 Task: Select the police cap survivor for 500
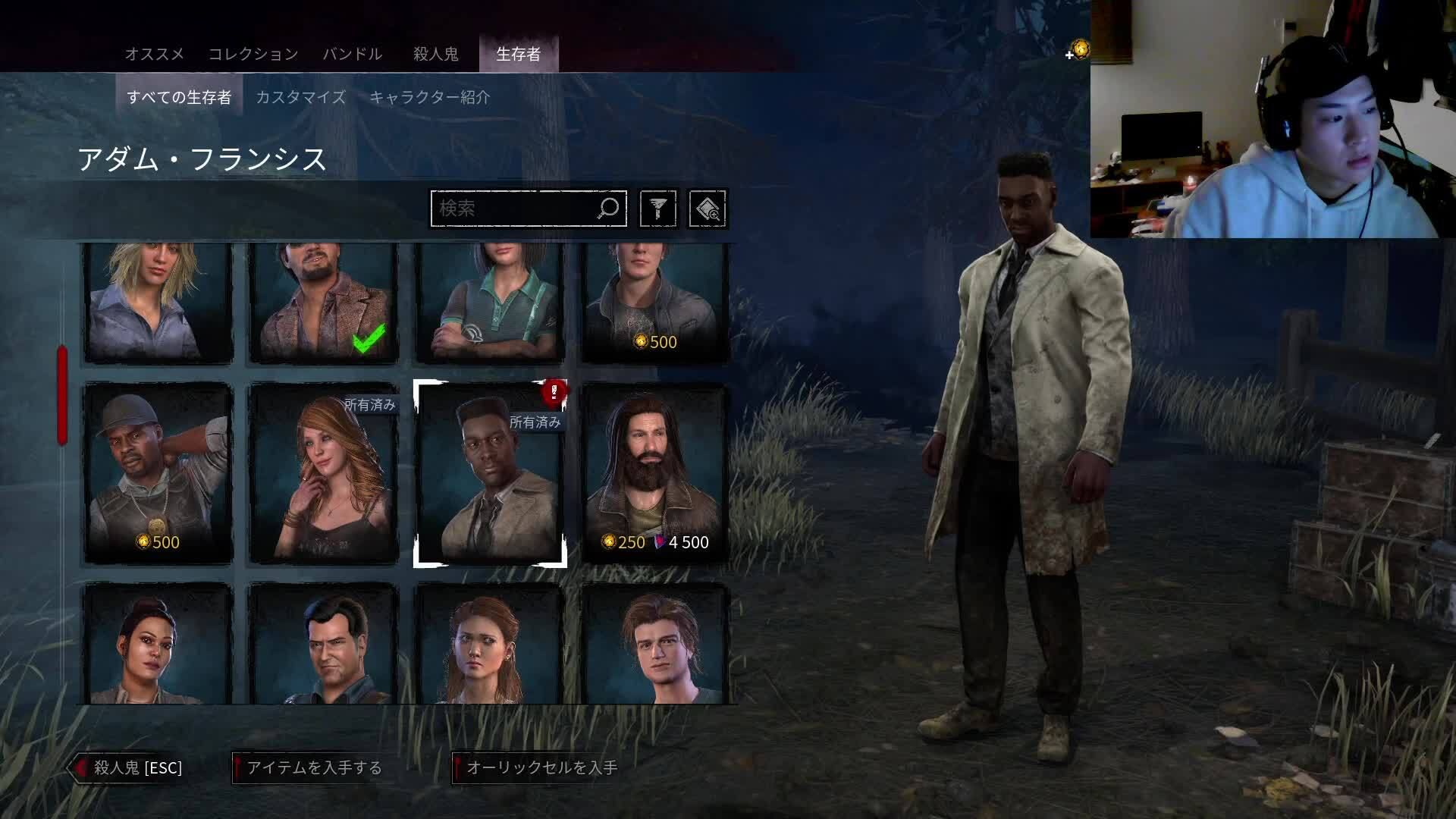point(158,474)
